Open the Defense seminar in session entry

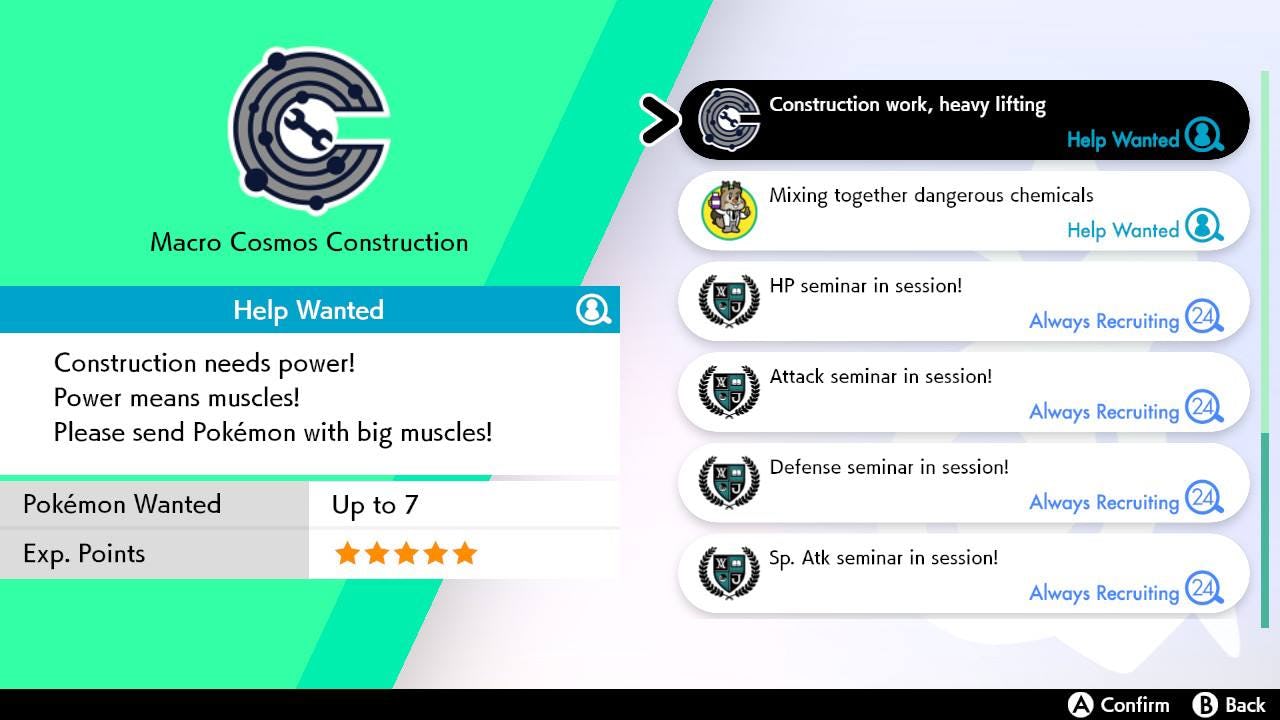[960, 482]
